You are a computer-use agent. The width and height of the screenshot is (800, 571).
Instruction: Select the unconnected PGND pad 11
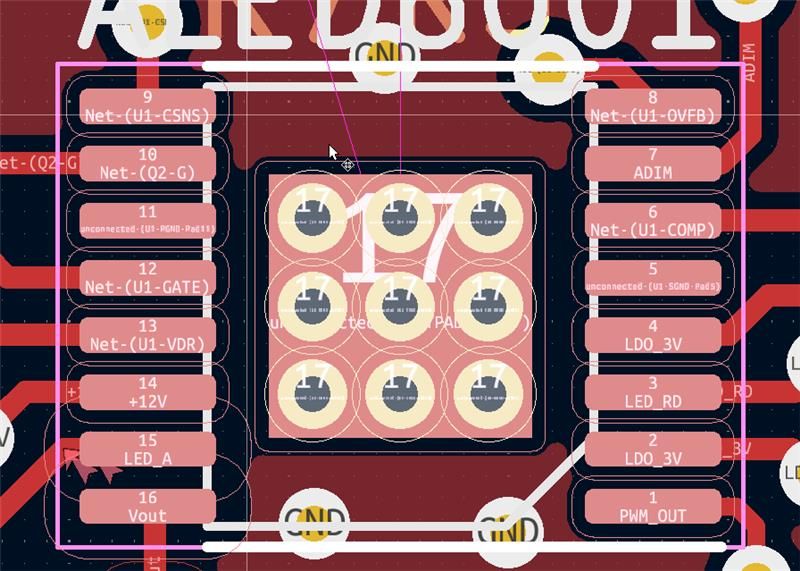click(148, 221)
